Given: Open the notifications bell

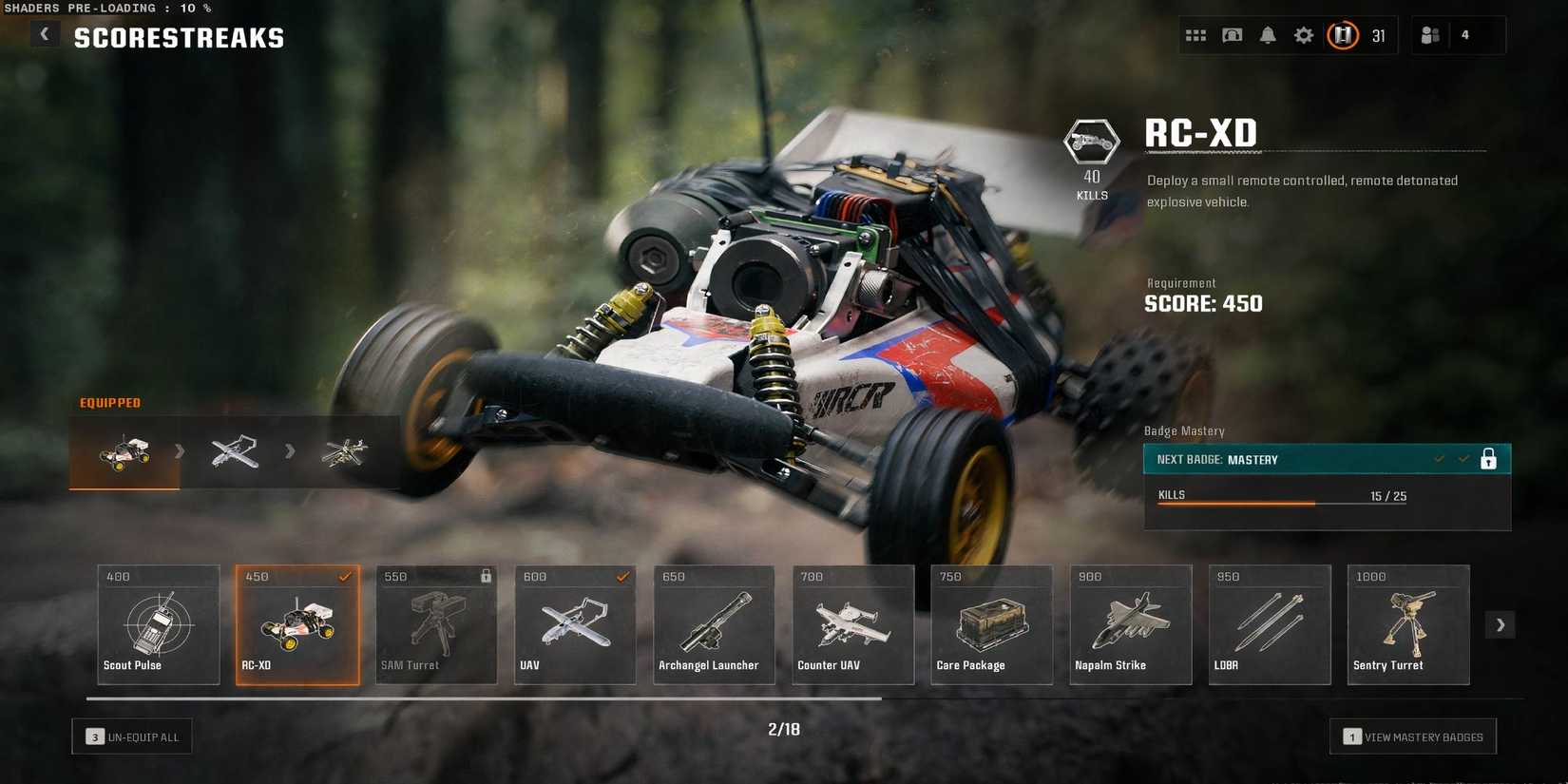Looking at the screenshot, I should pyautogui.click(x=1267, y=34).
